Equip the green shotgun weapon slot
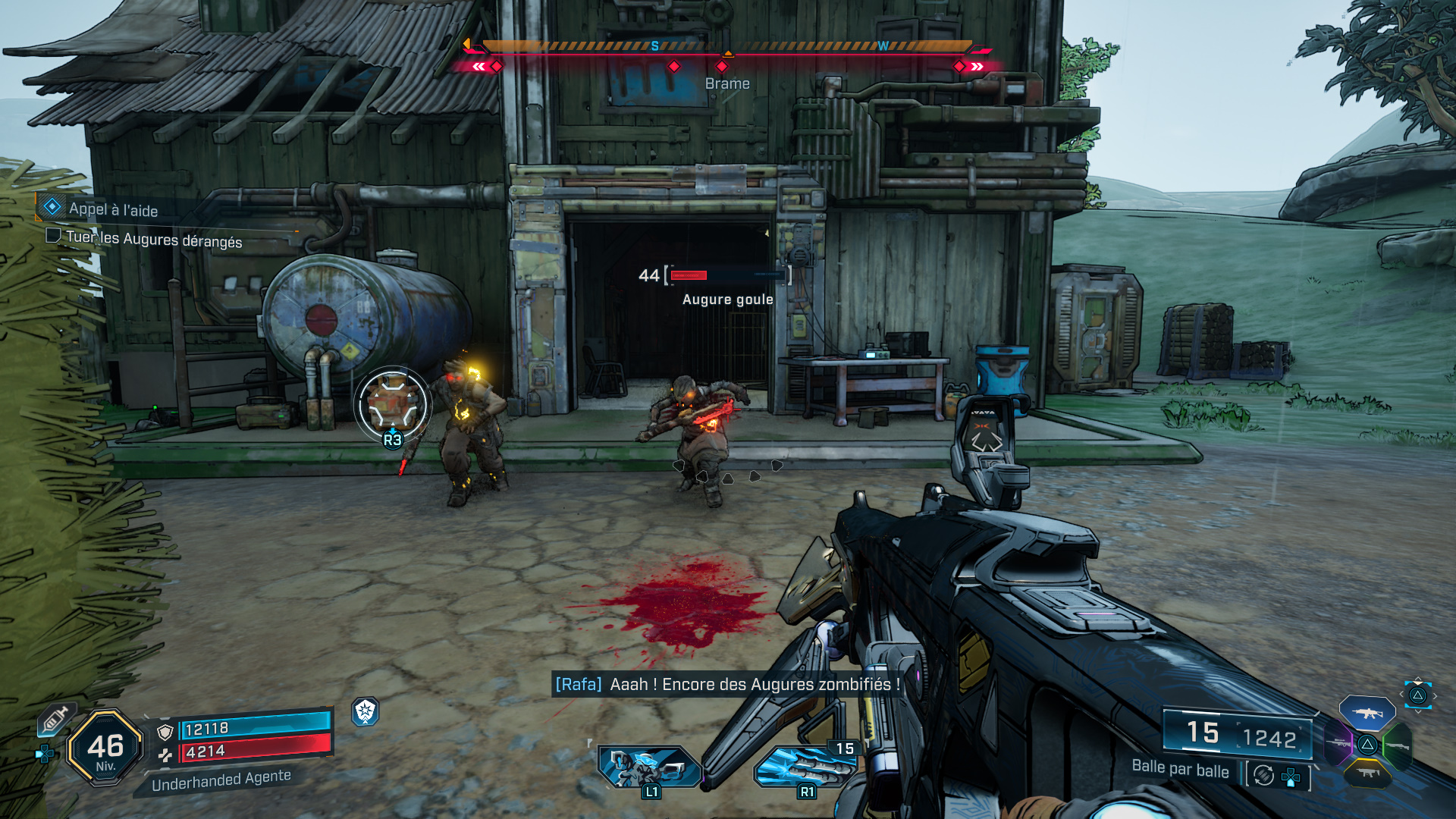Image resolution: width=1456 pixels, height=819 pixels. [x=1398, y=745]
